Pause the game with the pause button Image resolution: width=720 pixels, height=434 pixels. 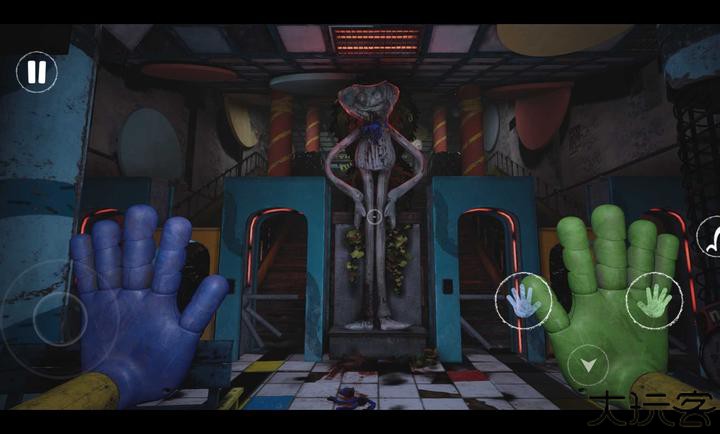tap(37, 72)
